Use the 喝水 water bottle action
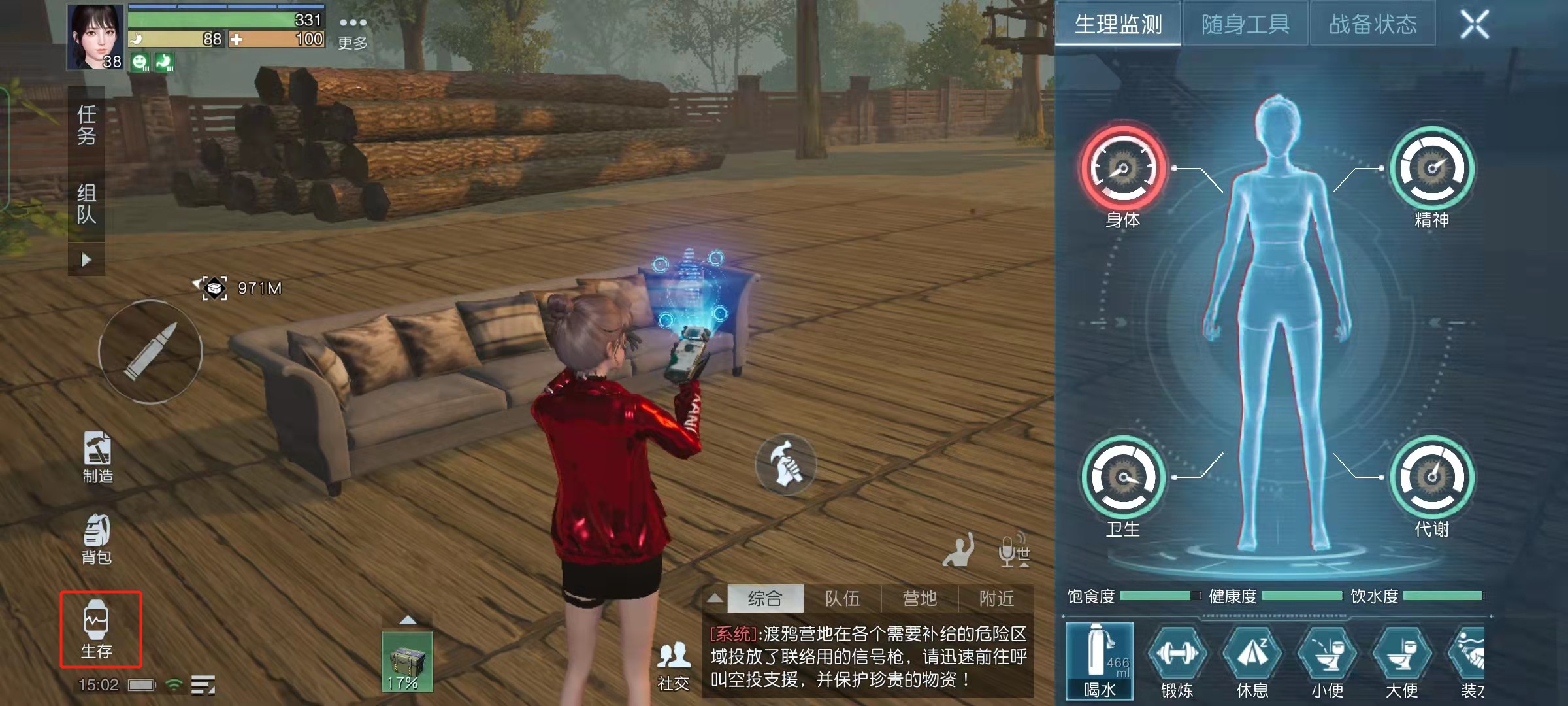The height and width of the screenshot is (706, 1568). (1100, 660)
